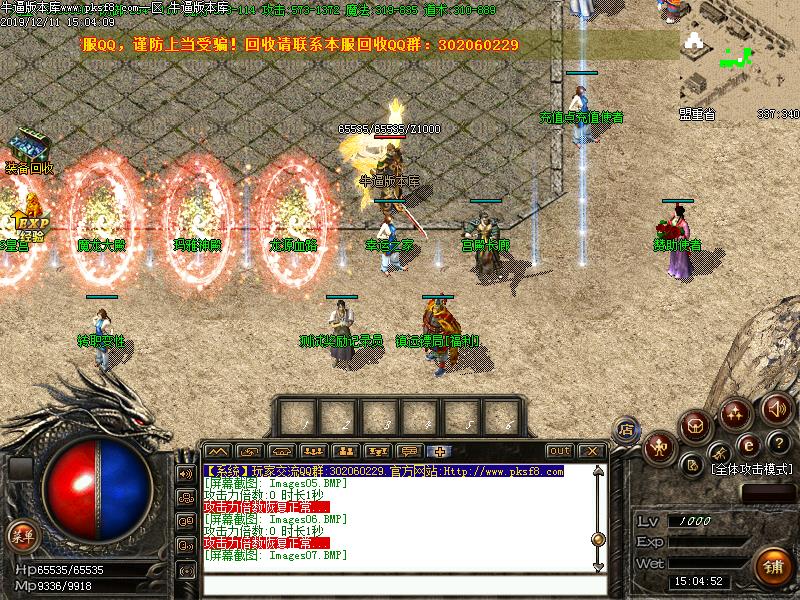Open the 店 shop button
Viewport: 800px width, 600px height.
point(627,429)
